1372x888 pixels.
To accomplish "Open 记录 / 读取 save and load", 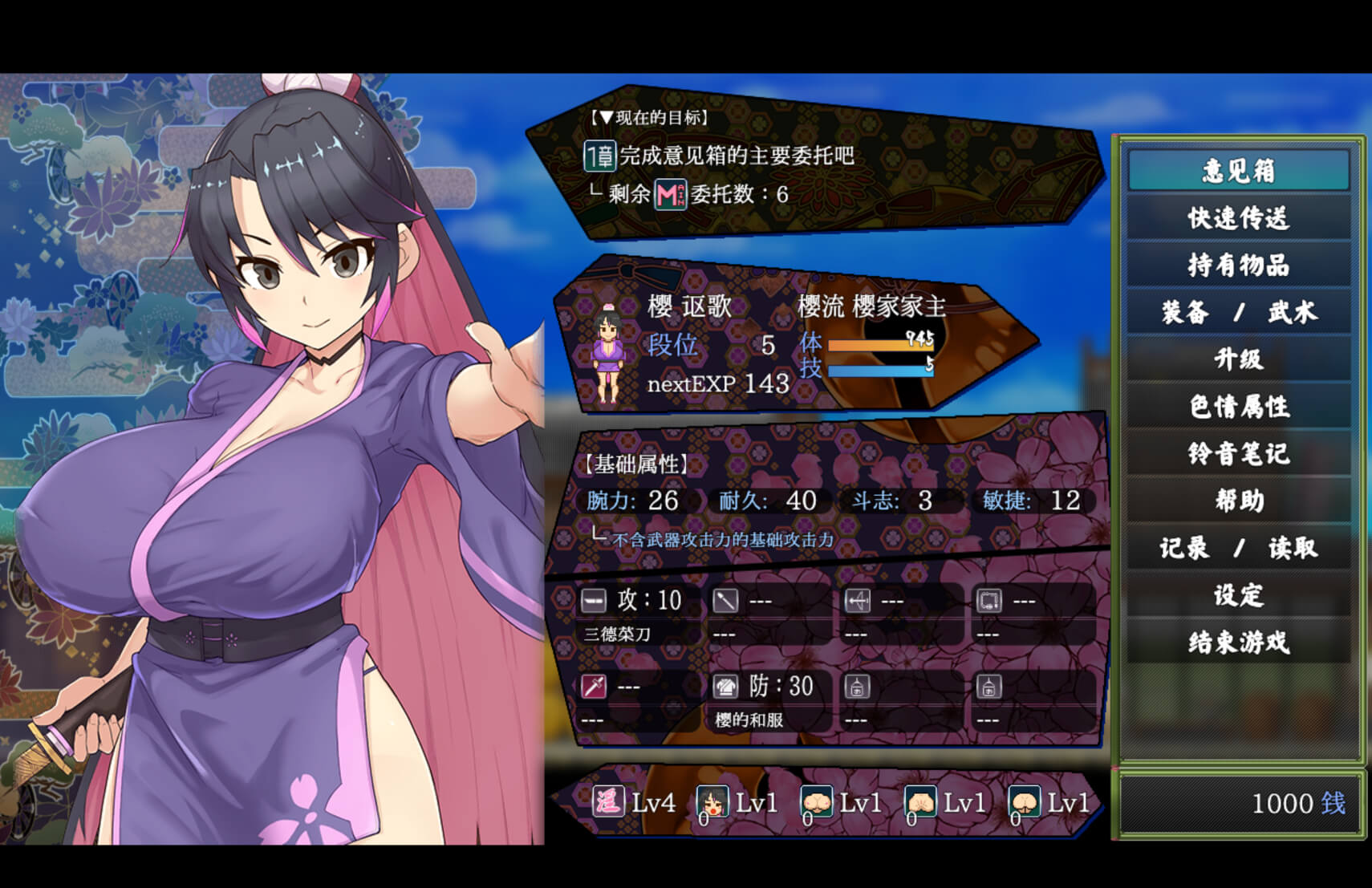I will pos(1238,548).
